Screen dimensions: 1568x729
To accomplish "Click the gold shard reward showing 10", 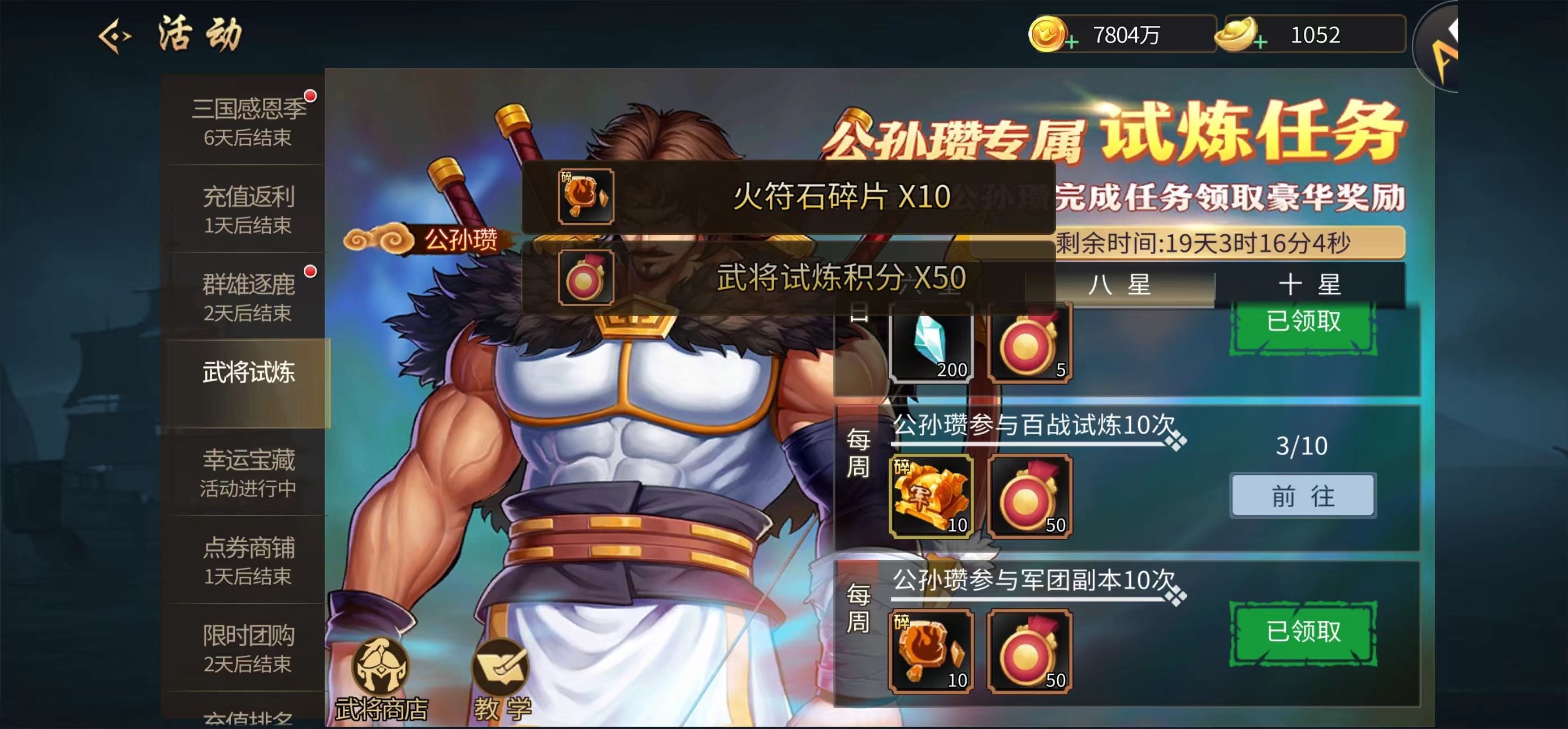I will 929,496.
